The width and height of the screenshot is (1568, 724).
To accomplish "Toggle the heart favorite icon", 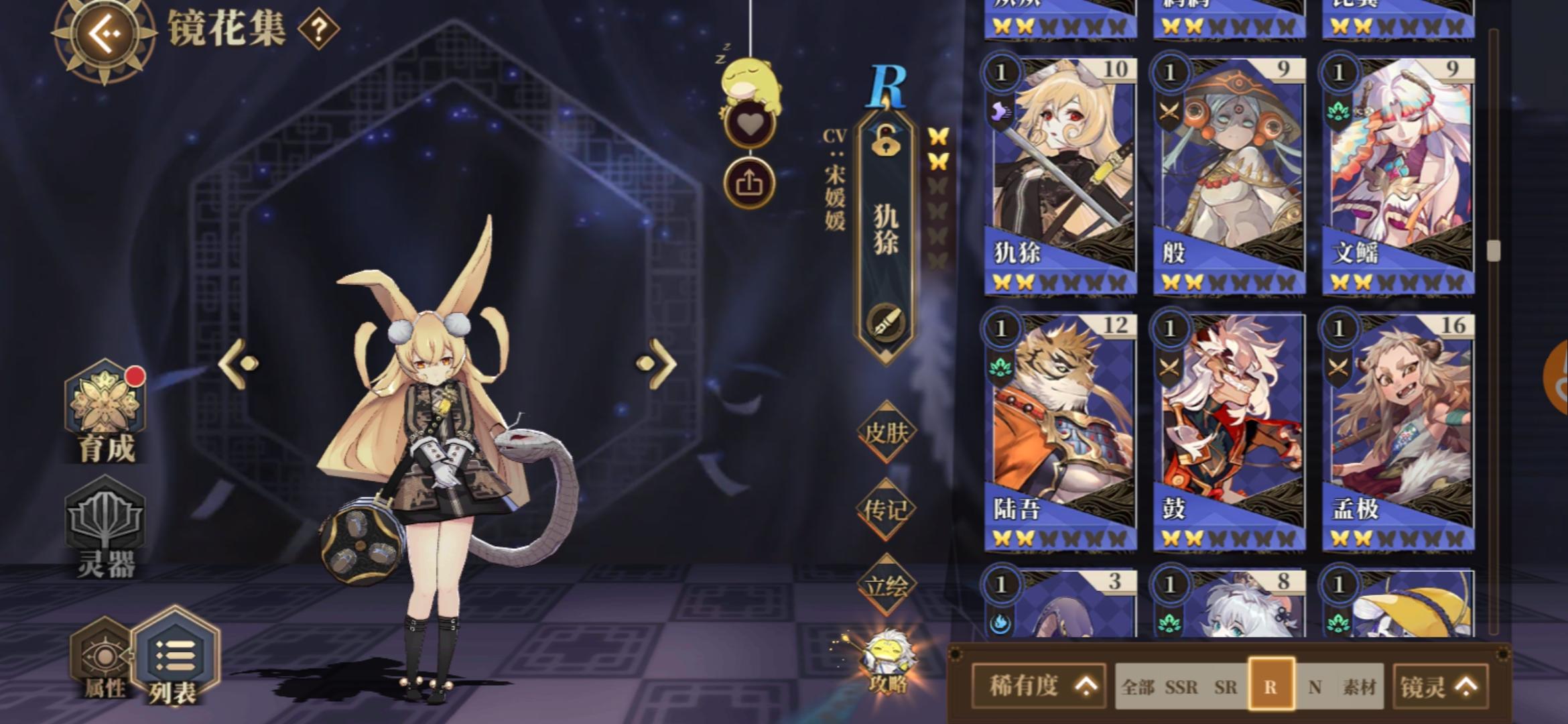I will click(x=752, y=123).
